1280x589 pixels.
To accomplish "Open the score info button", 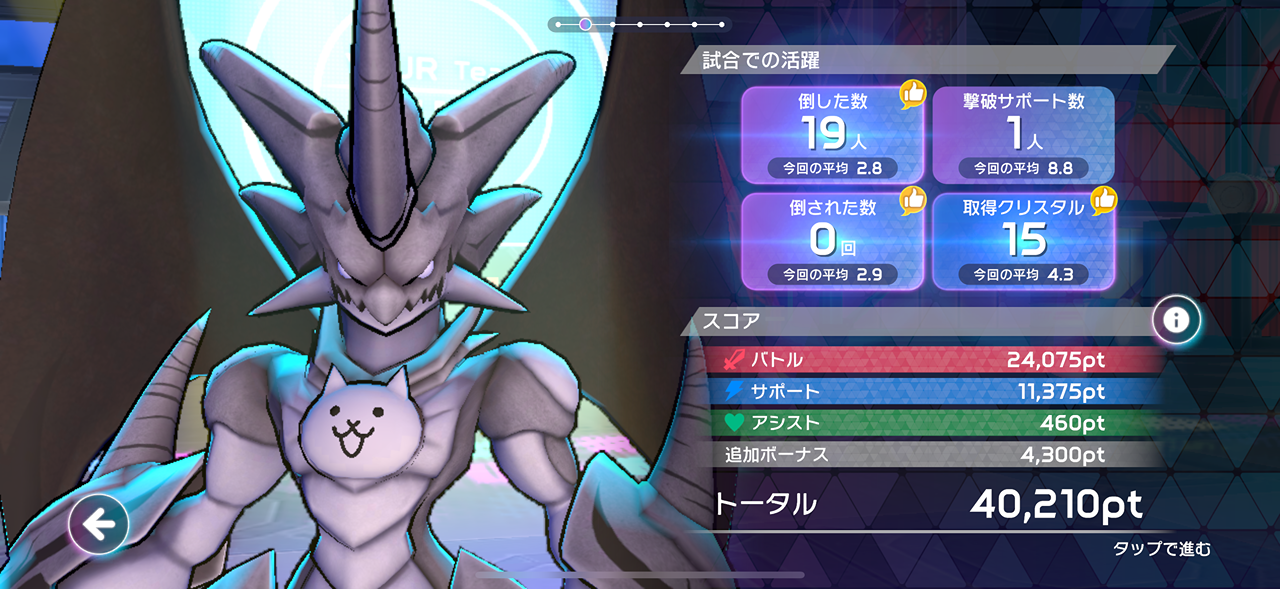I will pos(1176,320).
